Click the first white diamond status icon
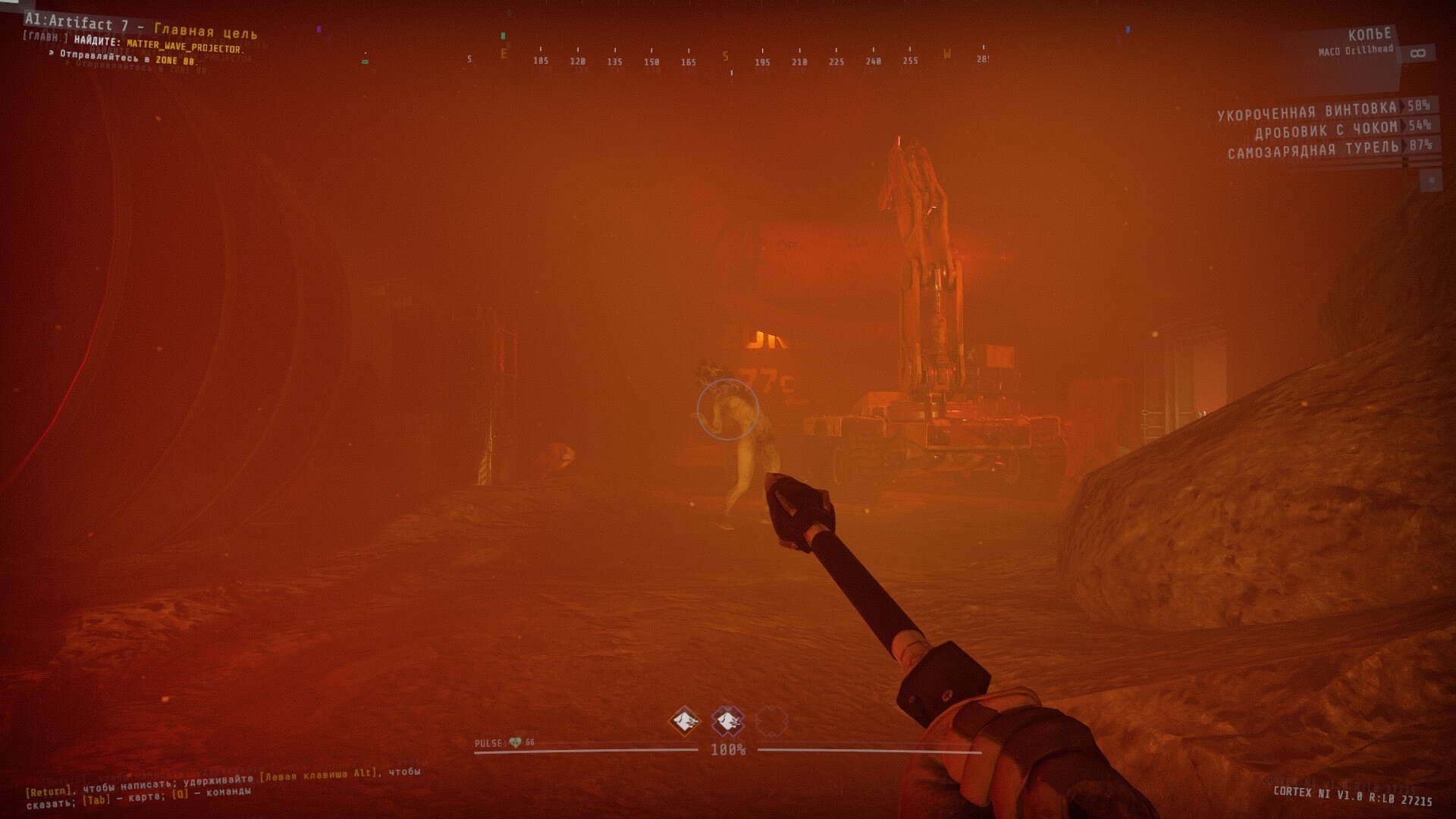1456x819 pixels. tap(685, 720)
